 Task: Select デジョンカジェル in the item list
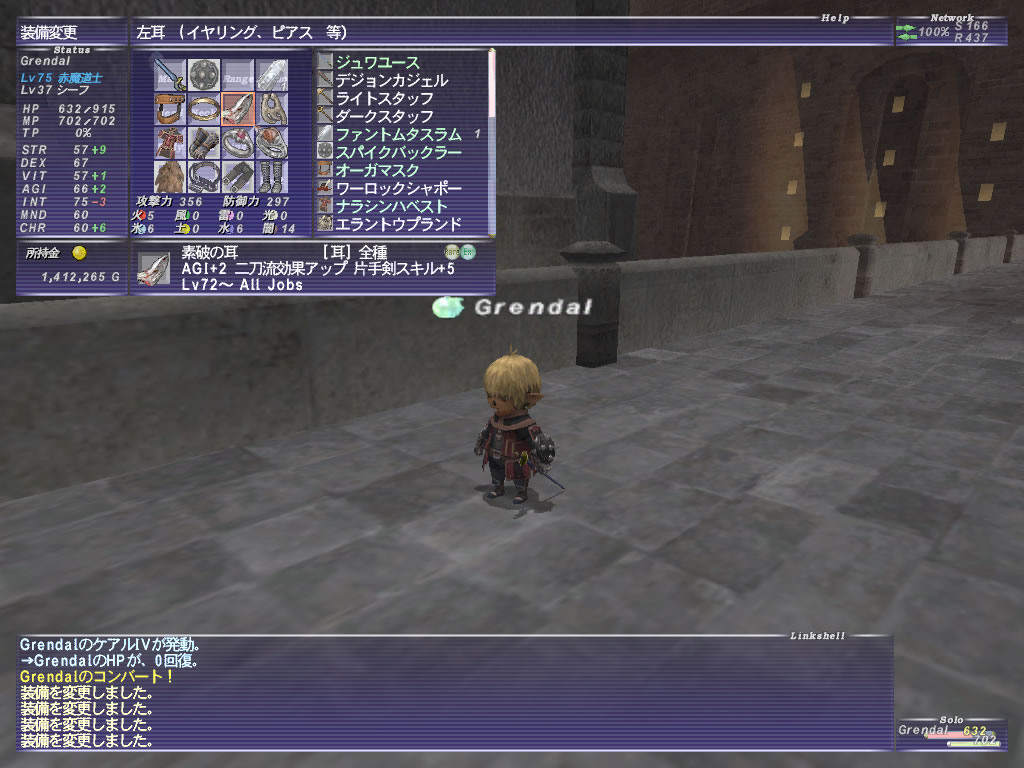(391, 80)
